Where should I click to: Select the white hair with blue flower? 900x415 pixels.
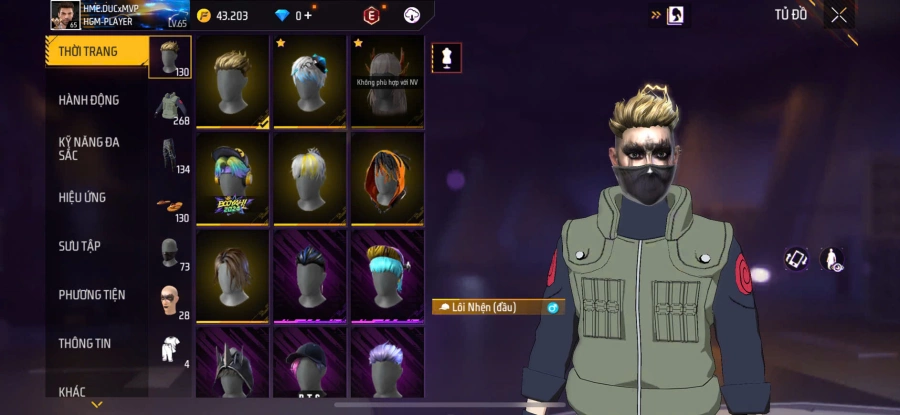pyautogui.click(x=310, y=80)
